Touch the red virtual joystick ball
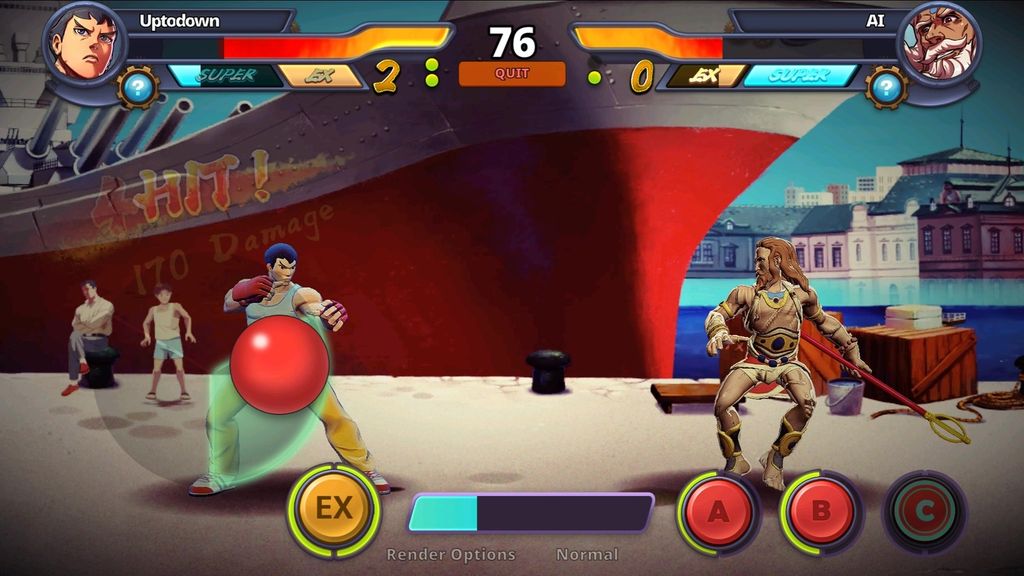The height and width of the screenshot is (576, 1024). [x=279, y=364]
